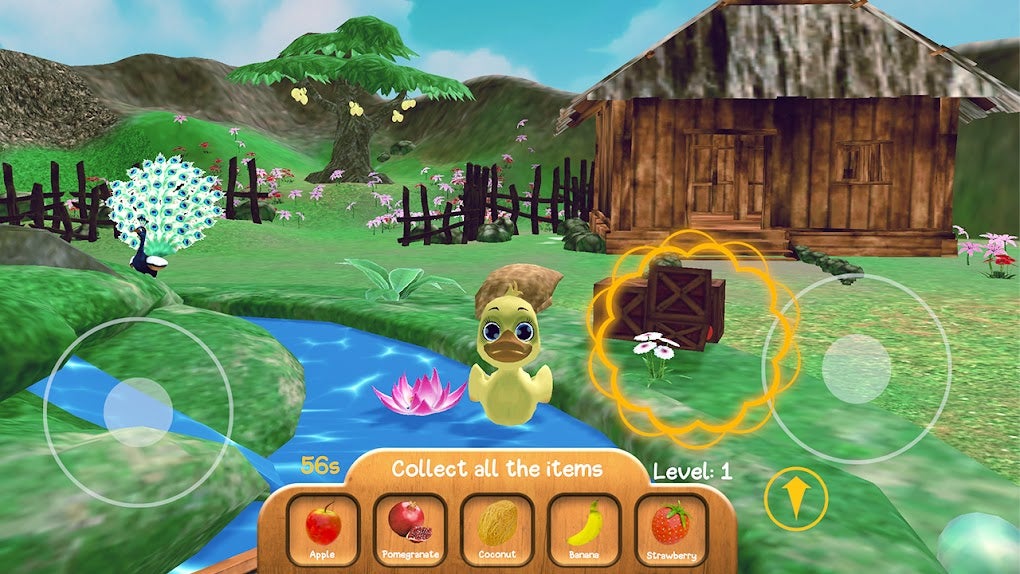Tap the right camera joystick knob
This screenshot has height=574, width=1020.
coord(856,369)
